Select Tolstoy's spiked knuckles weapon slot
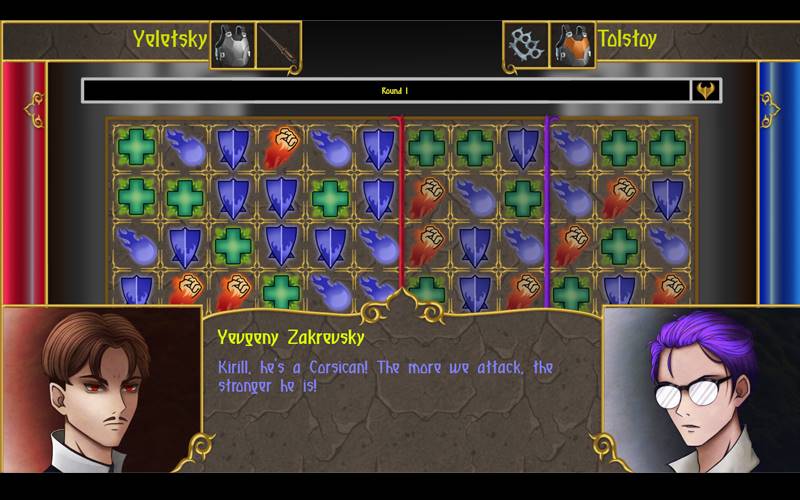 coord(525,45)
